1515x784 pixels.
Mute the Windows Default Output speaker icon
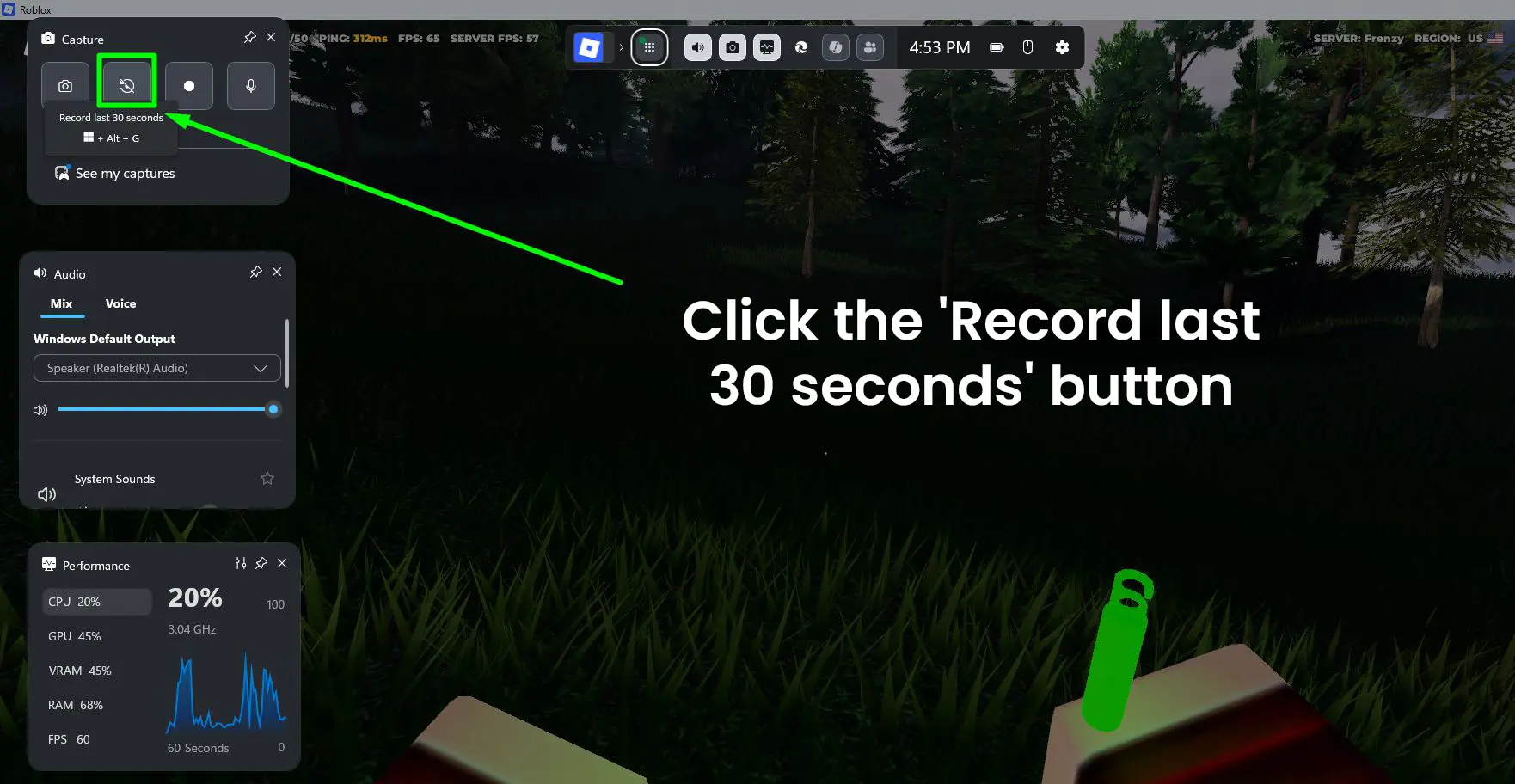(40, 410)
